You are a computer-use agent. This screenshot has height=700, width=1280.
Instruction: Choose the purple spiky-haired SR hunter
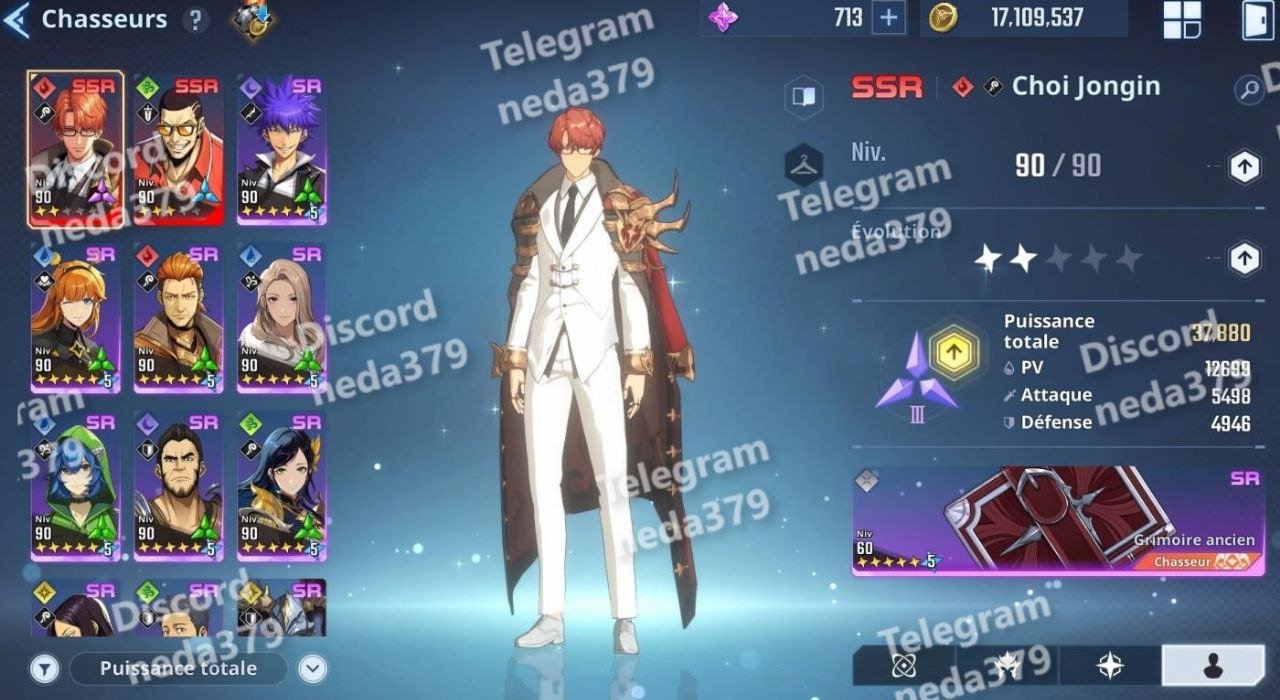[x=281, y=150]
